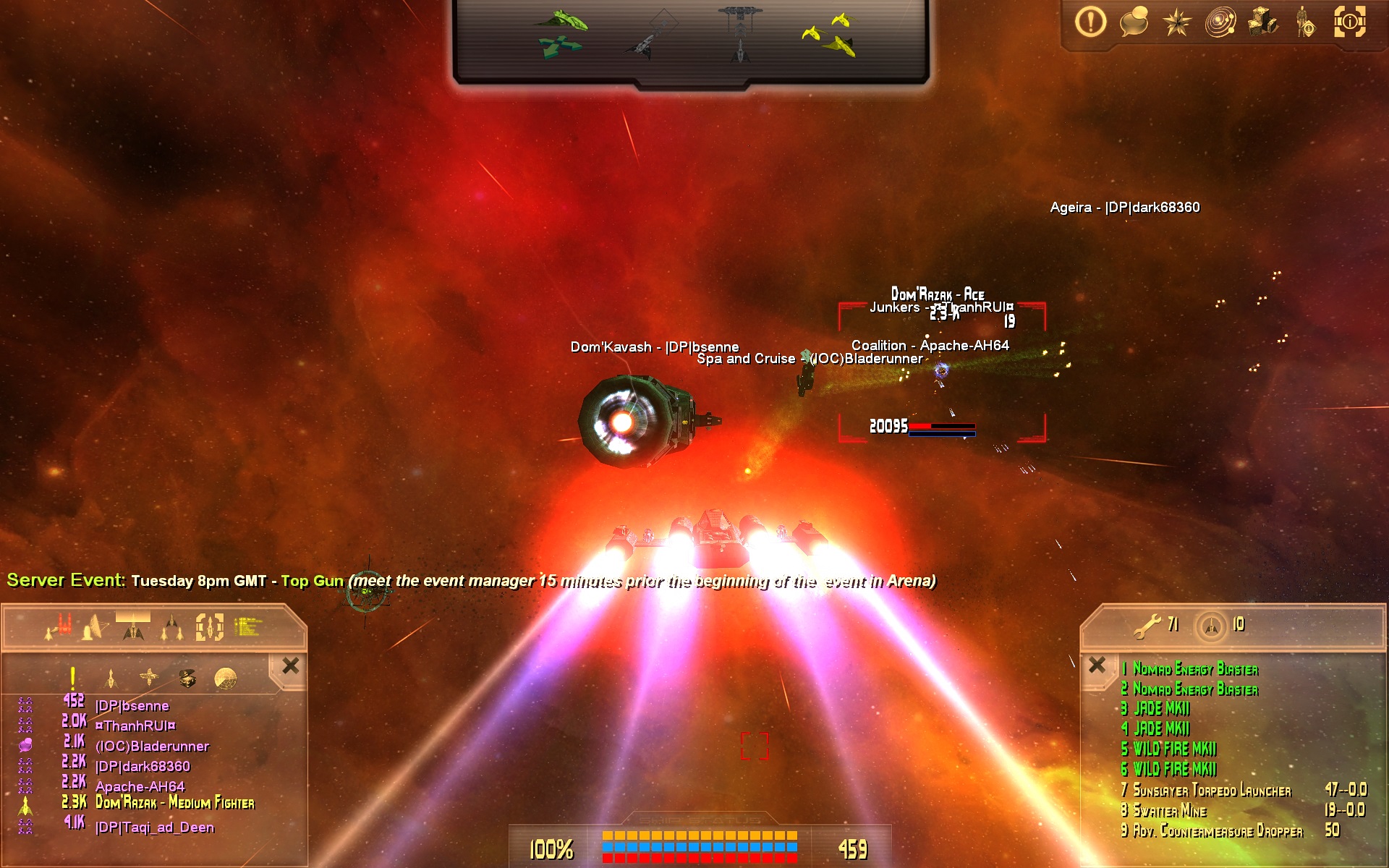The height and width of the screenshot is (868, 1389).
Task: Use nanobots via the wrench icon
Action: tap(1147, 626)
